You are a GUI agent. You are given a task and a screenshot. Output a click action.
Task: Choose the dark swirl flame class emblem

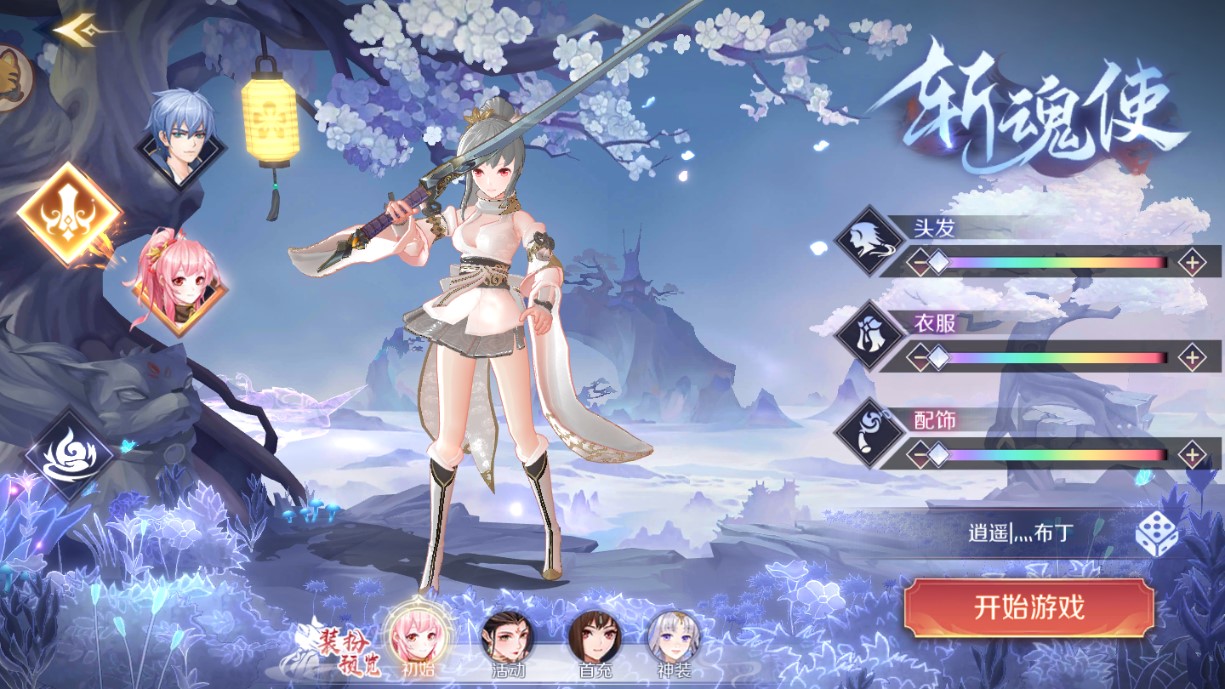pyautogui.click(x=70, y=455)
